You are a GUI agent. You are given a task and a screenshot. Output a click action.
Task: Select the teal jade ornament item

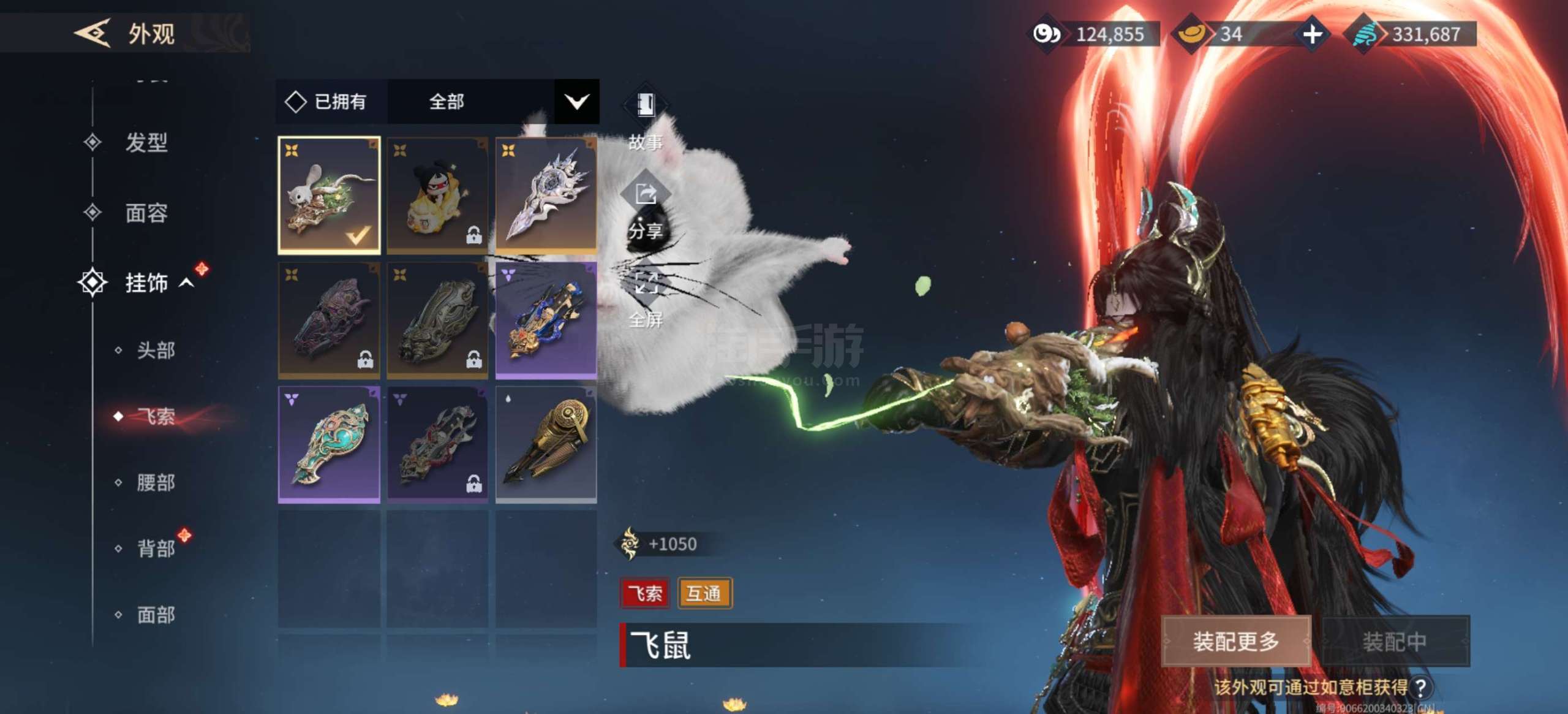click(329, 444)
